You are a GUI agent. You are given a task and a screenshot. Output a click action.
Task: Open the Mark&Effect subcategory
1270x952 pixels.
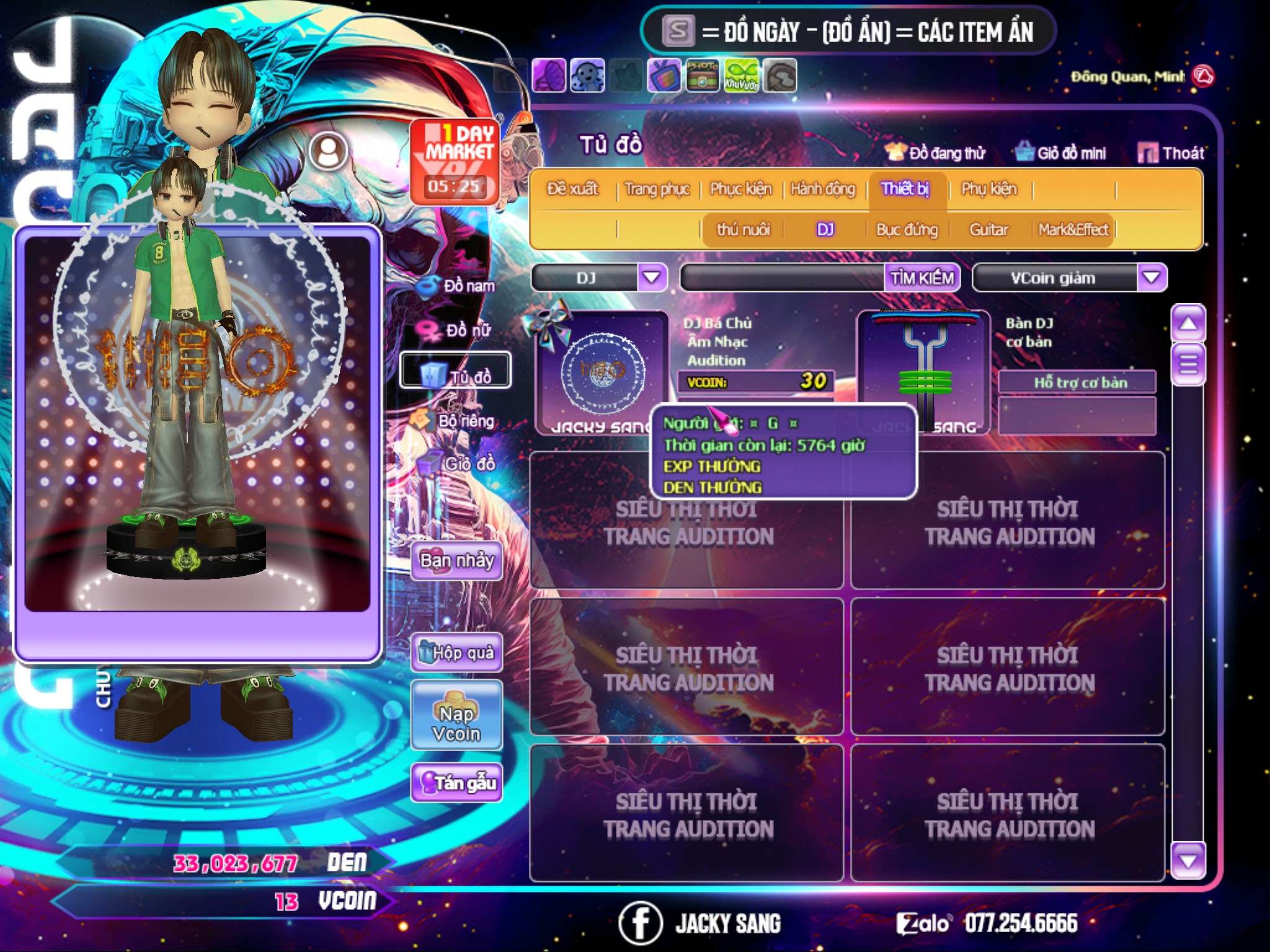tap(1073, 230)
